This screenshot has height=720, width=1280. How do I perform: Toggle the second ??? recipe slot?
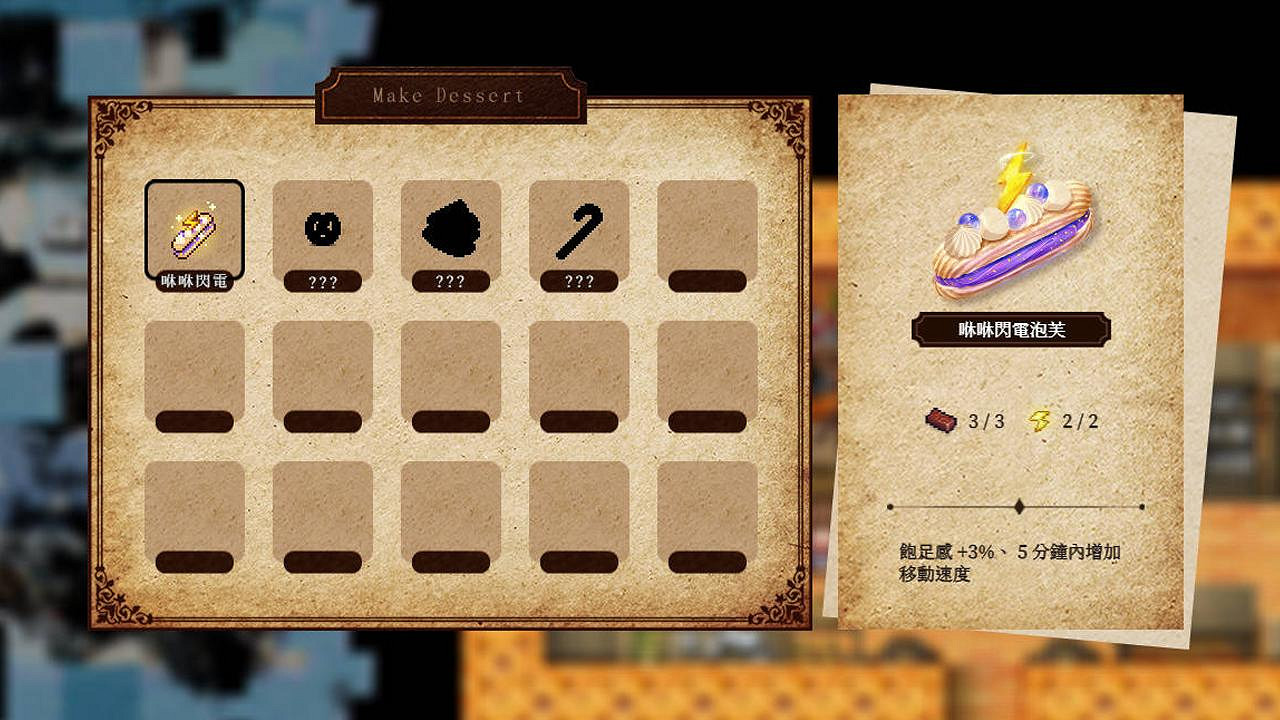point(322,281)
